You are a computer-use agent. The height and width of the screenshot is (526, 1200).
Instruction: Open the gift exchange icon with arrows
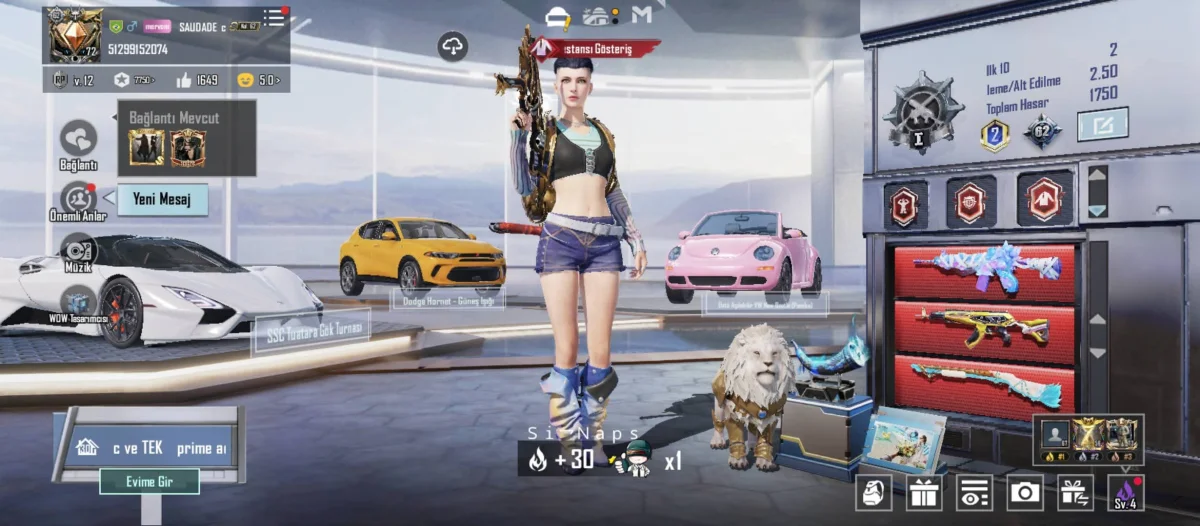point(1076,491)
